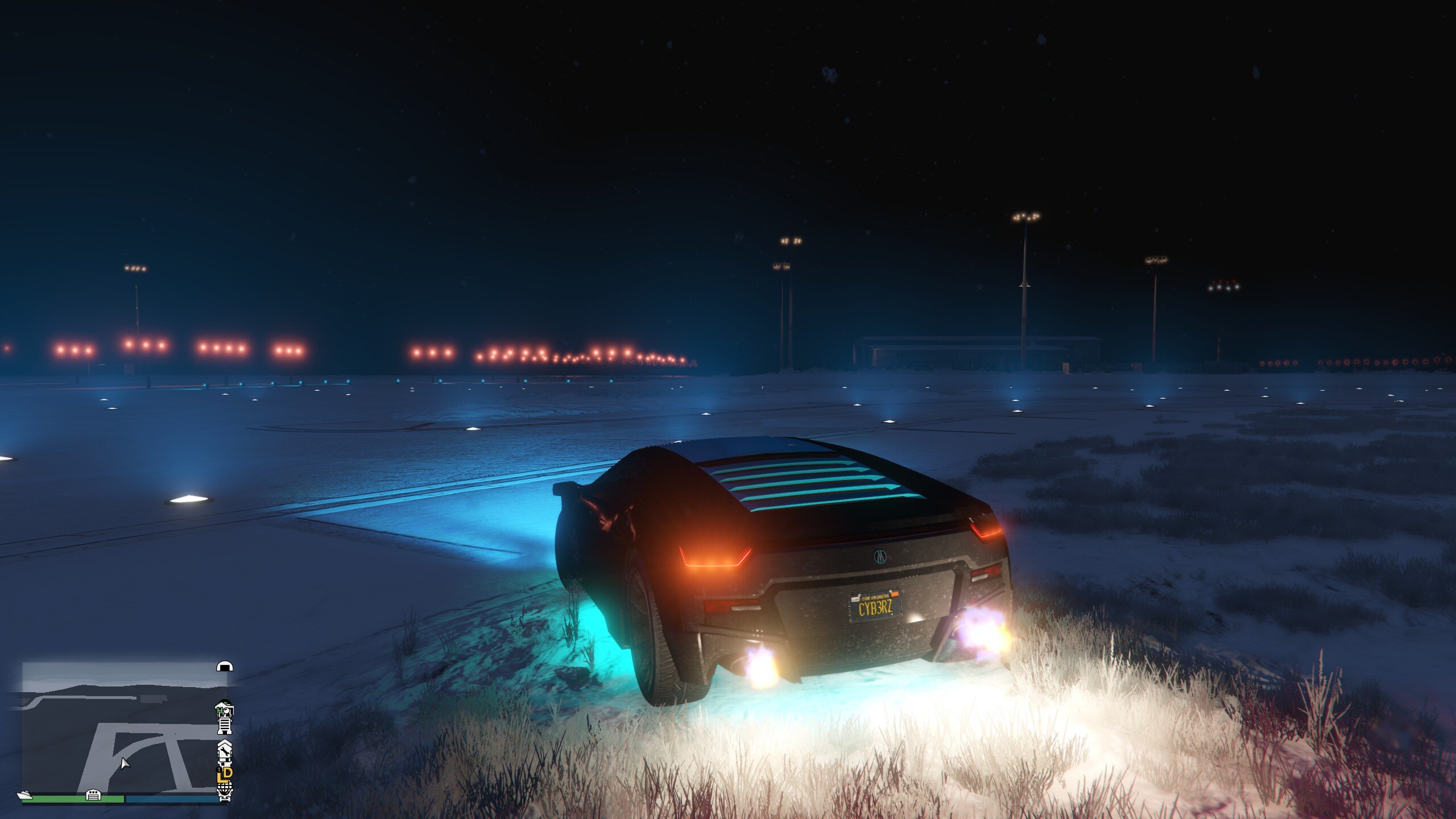Click the garage door blip on the minimap
The height and width of the screenshot is (819, 1456).
tap(93, 795)
